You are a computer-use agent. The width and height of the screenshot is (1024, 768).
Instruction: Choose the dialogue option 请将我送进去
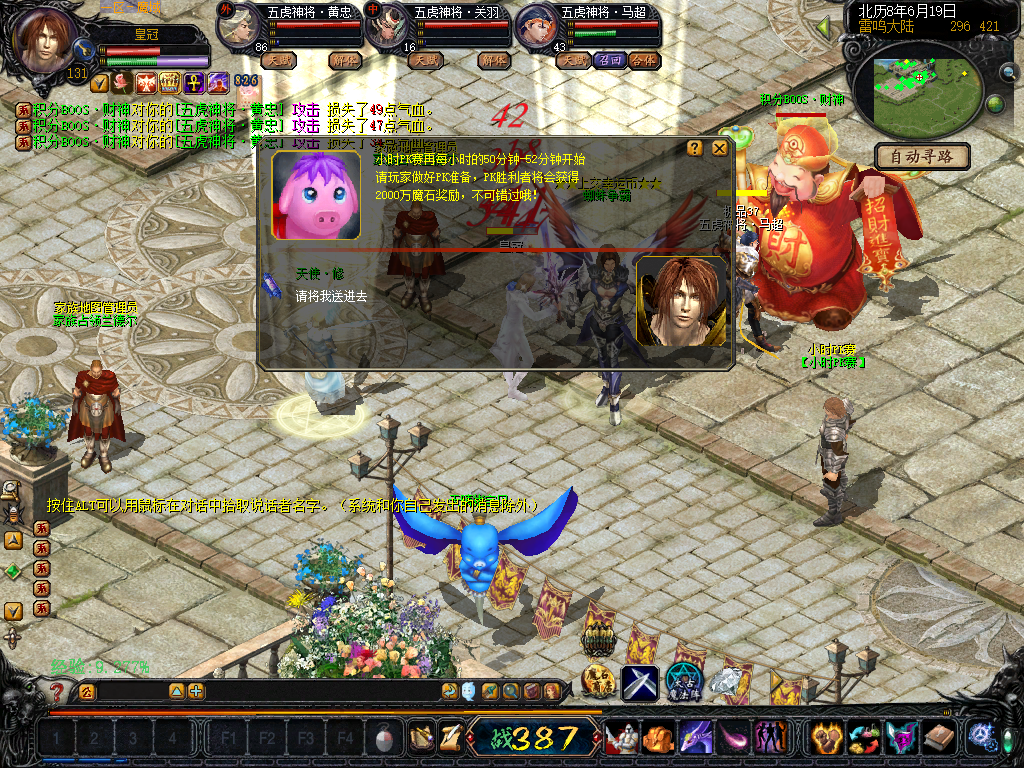coord(331,296)
